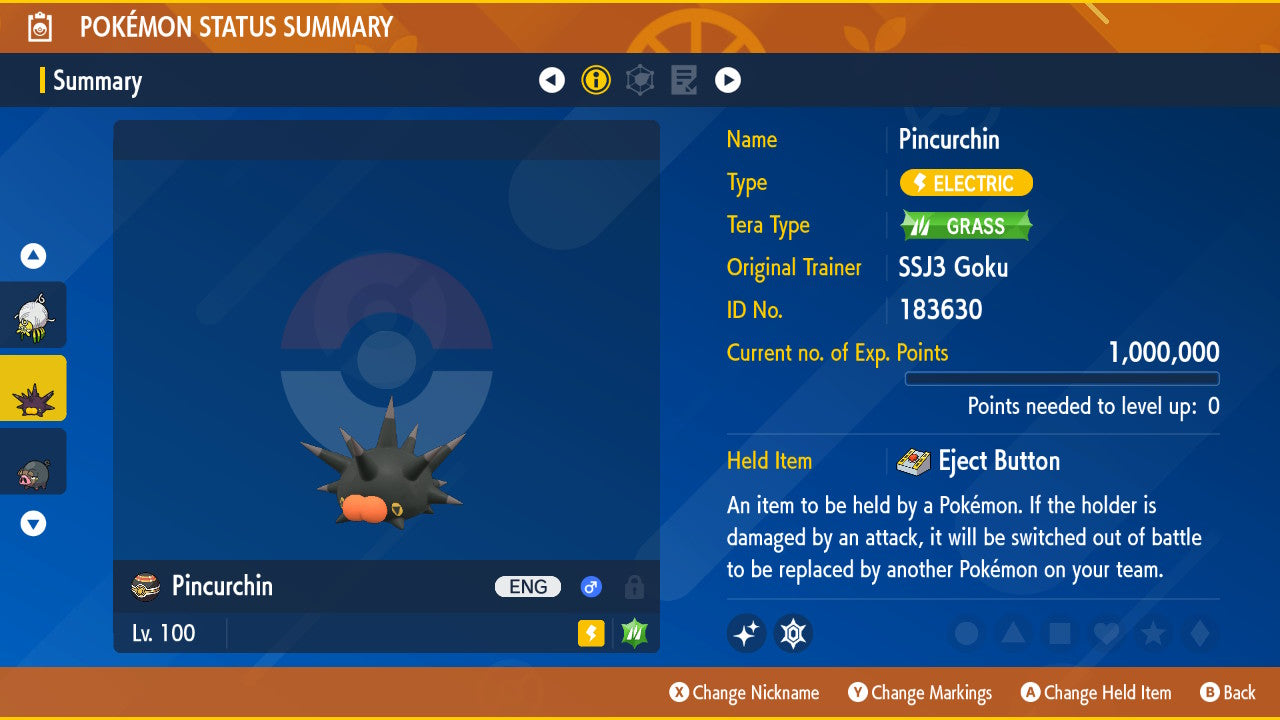Open Change Markings option
This screenshot has width=1280, height=720.
point(920,693)
